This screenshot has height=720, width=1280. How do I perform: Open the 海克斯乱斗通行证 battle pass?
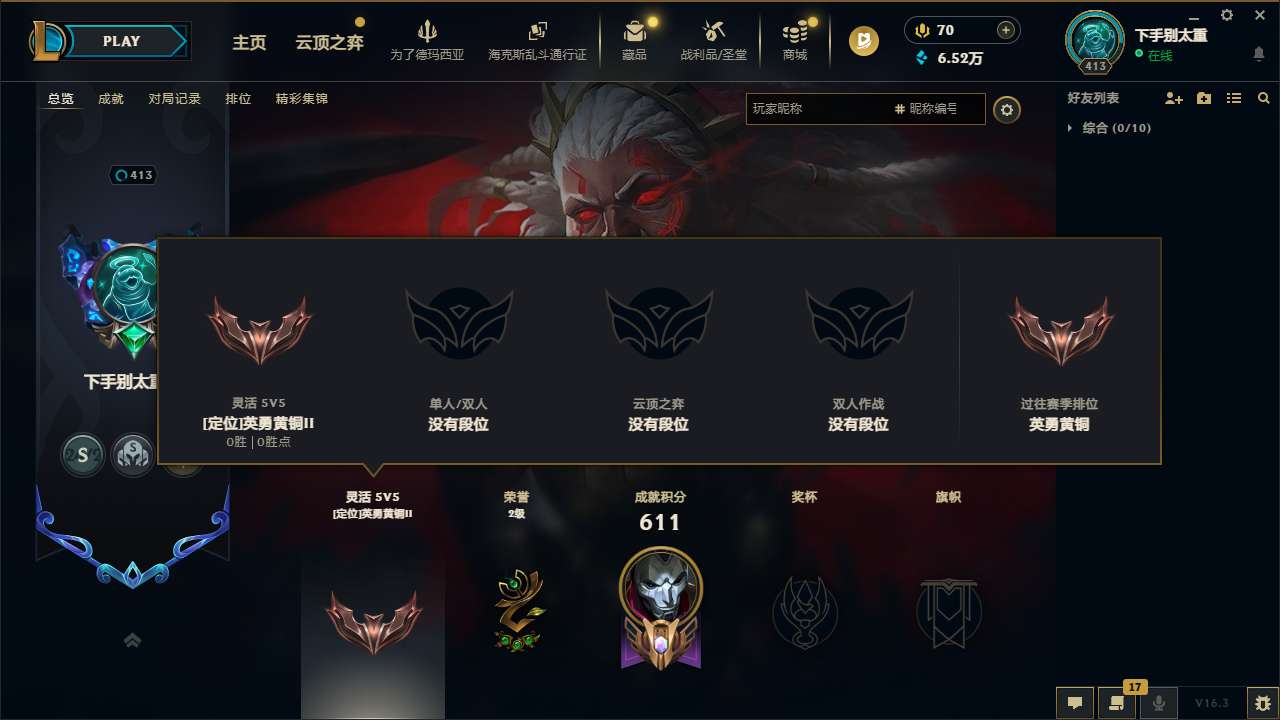pos(537,40)
